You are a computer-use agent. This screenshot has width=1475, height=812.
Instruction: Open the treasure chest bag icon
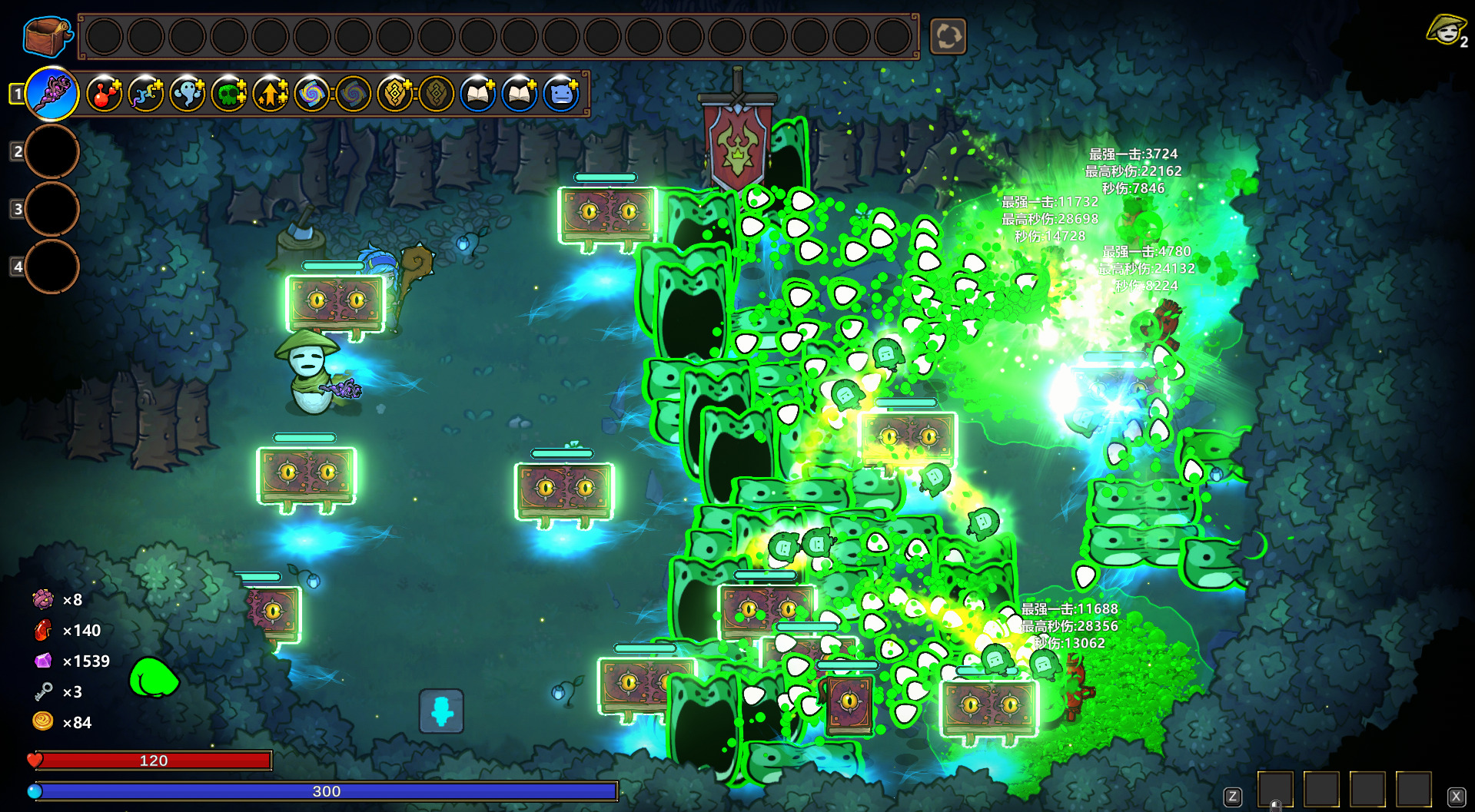[x=48, y=36]
